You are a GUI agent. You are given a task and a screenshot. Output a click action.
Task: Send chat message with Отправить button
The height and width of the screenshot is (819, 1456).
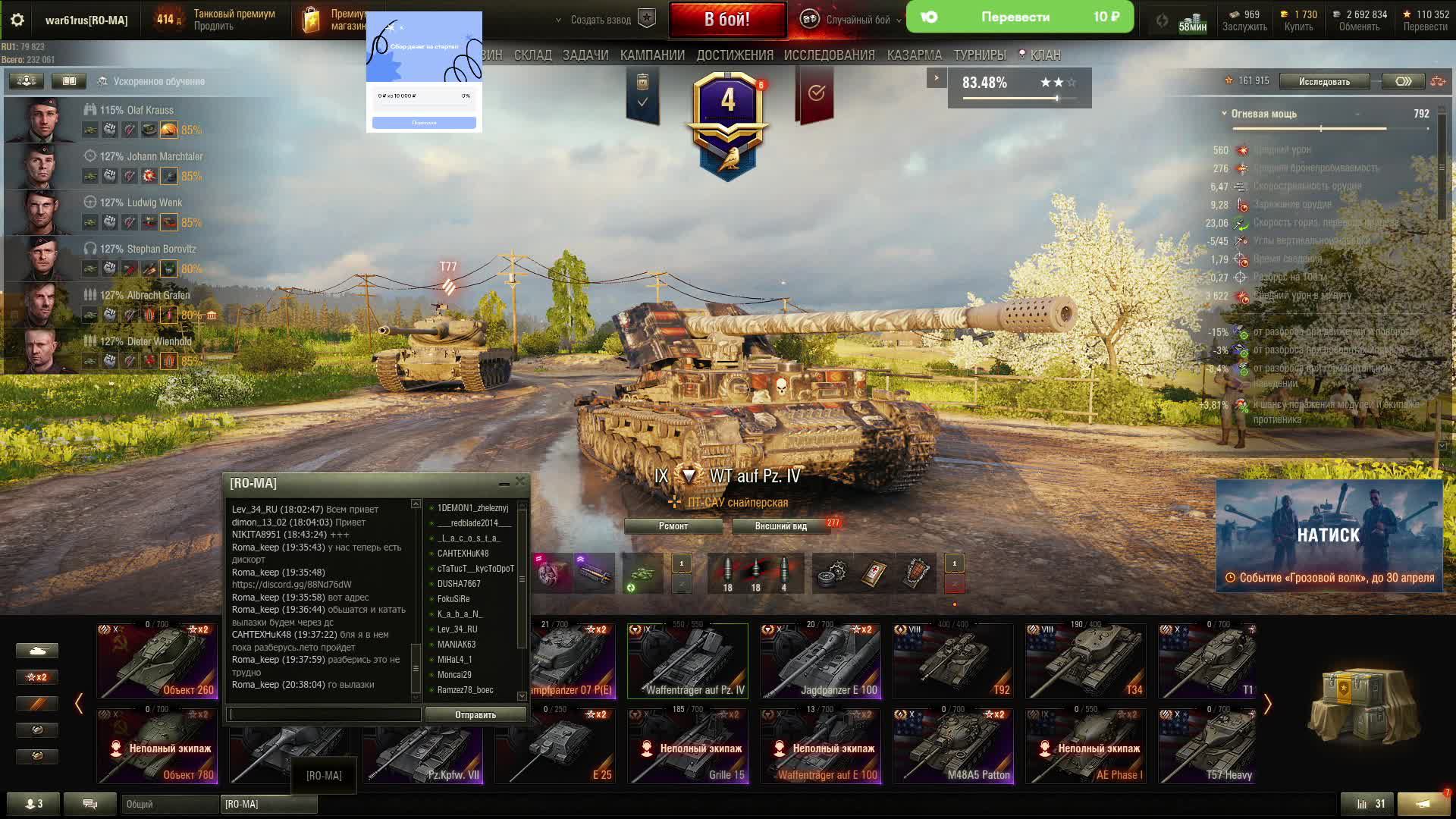click(475, 714)
